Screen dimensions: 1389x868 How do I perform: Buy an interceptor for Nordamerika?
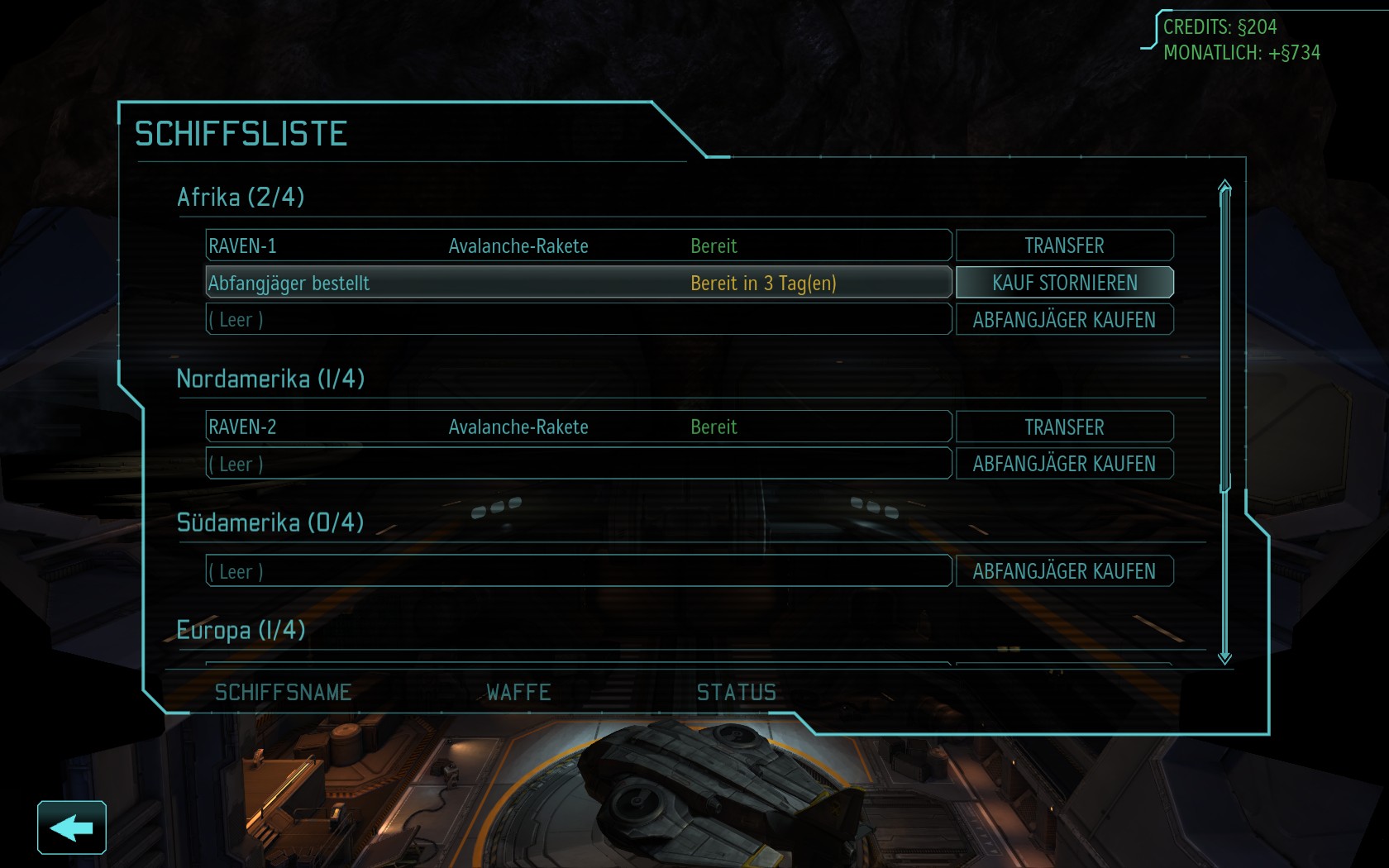tap(1064, 464)
